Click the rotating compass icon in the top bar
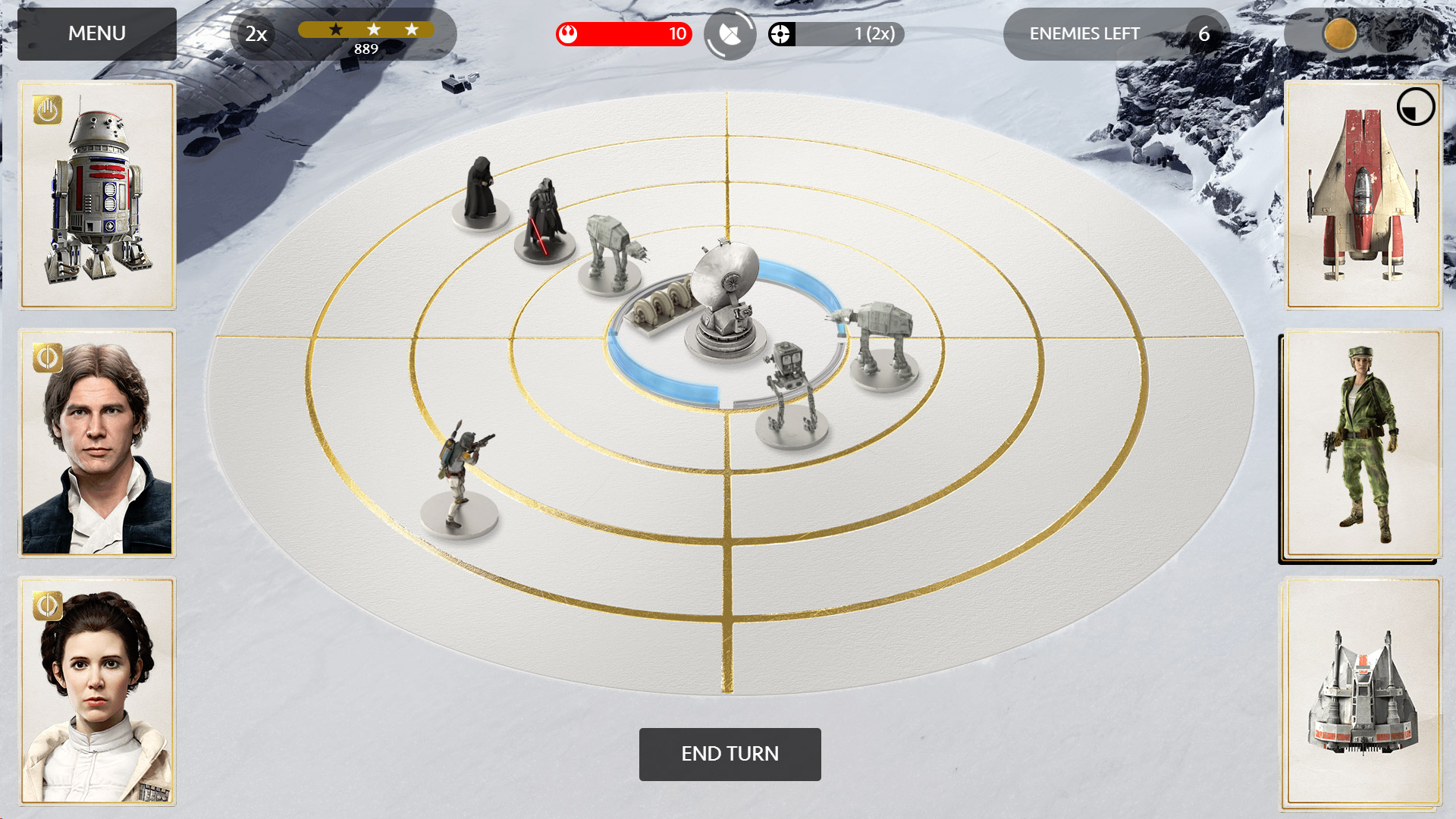The height and width of the screenshot is (819, 1456). pos(729,33)
